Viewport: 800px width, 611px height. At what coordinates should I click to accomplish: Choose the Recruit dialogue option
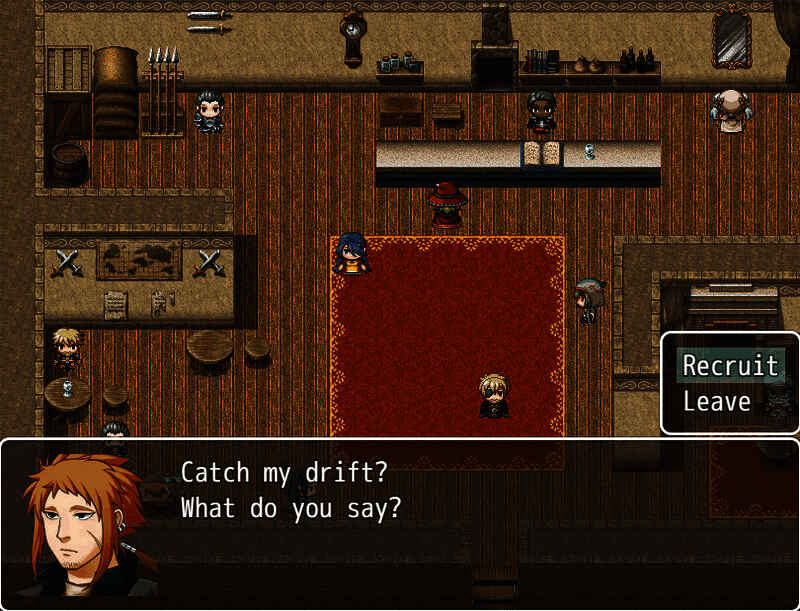coord(730,366)
